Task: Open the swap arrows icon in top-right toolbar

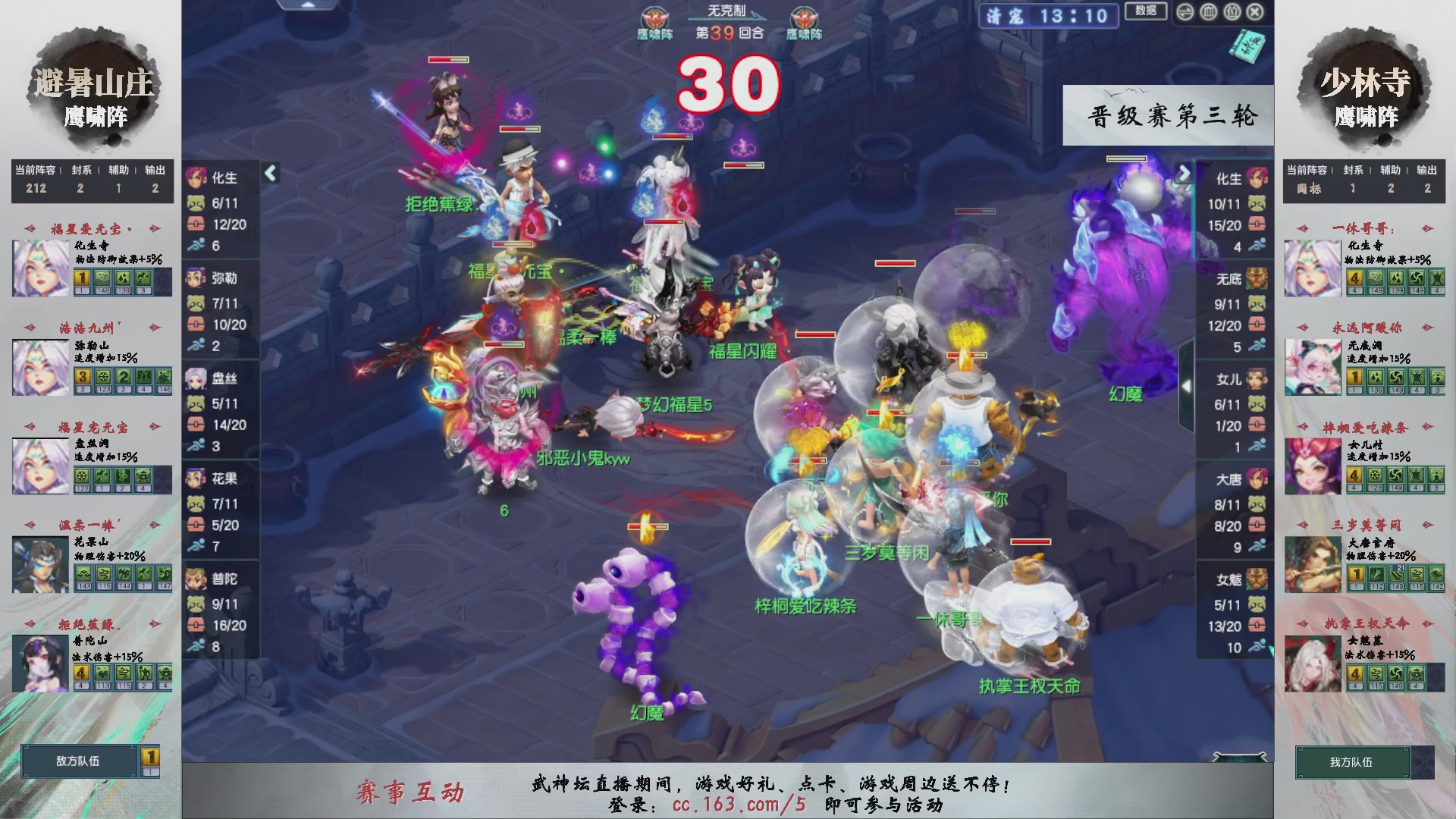Action: (x=1185, y=12)
